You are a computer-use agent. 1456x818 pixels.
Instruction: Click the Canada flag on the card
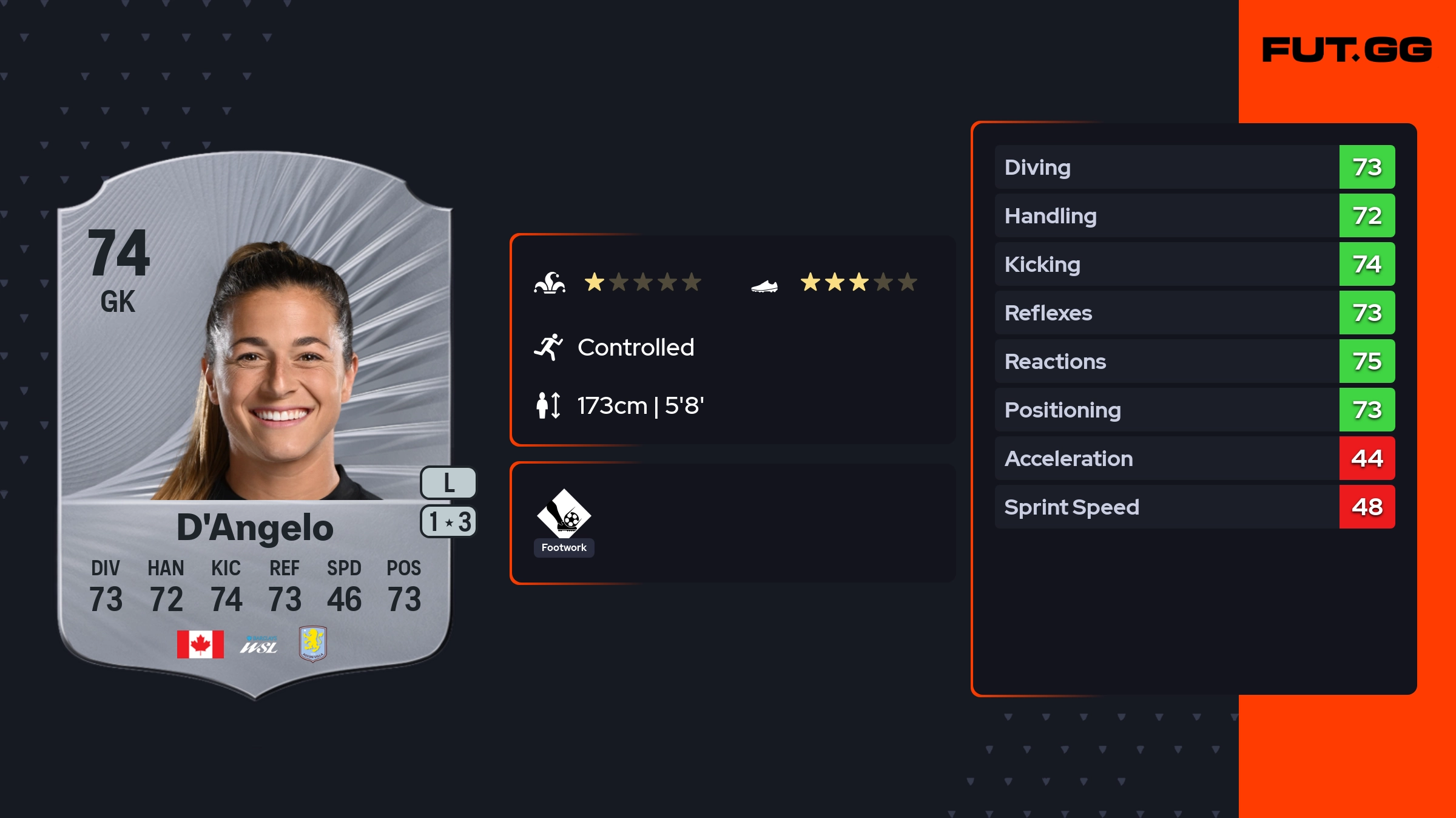pos(200,644)
